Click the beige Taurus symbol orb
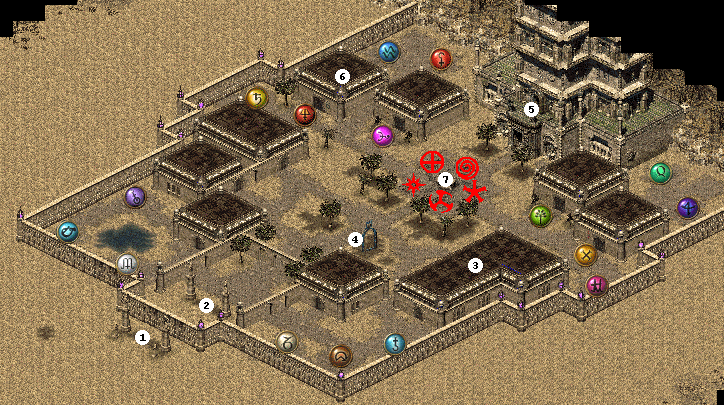Image resolution: width=724 pixels, height=406 pixels. [287, 342]
